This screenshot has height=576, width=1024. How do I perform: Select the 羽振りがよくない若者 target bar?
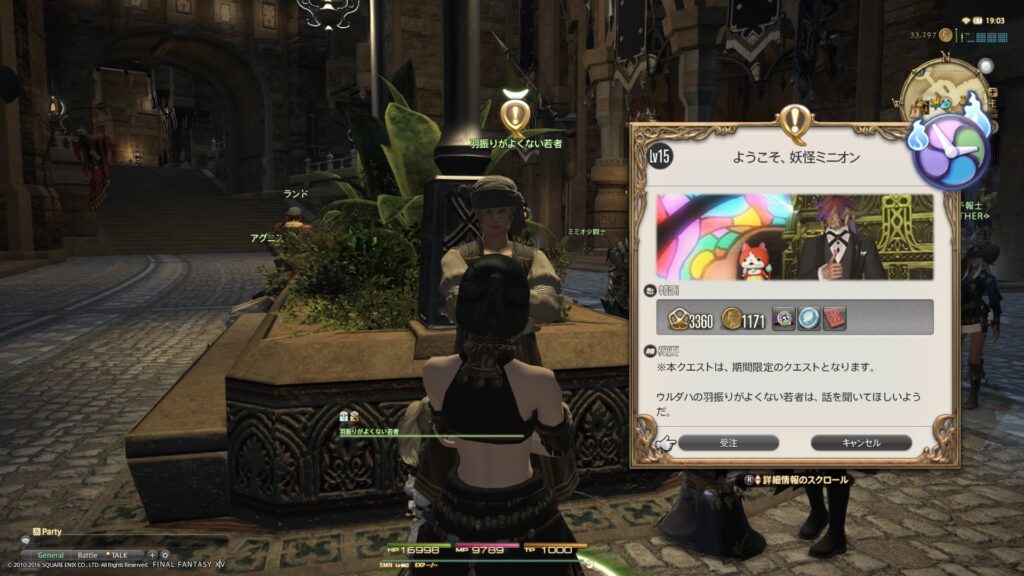pos(430,435)
